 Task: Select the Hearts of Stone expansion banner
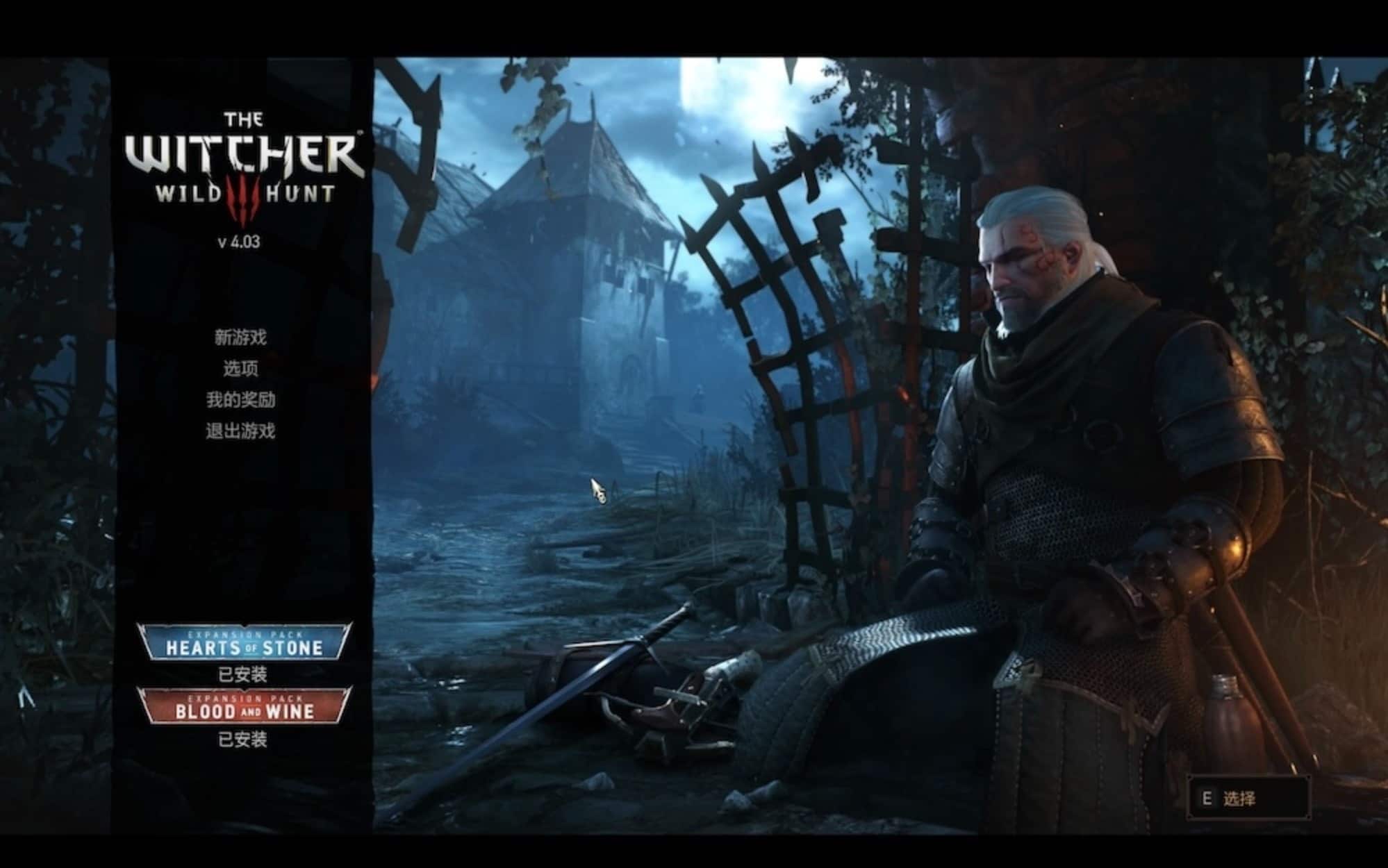244,643
